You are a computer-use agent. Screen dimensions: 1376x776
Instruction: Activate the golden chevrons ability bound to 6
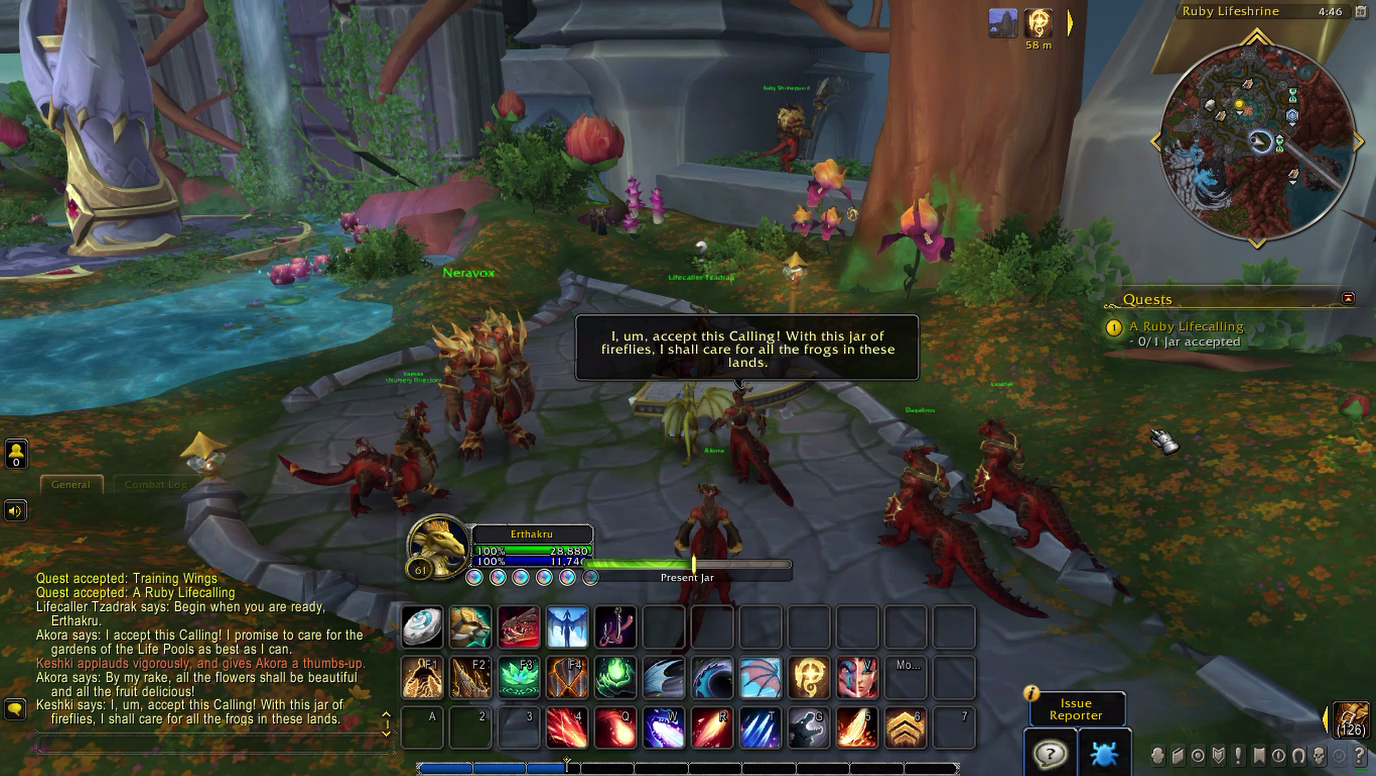[903, 727]
